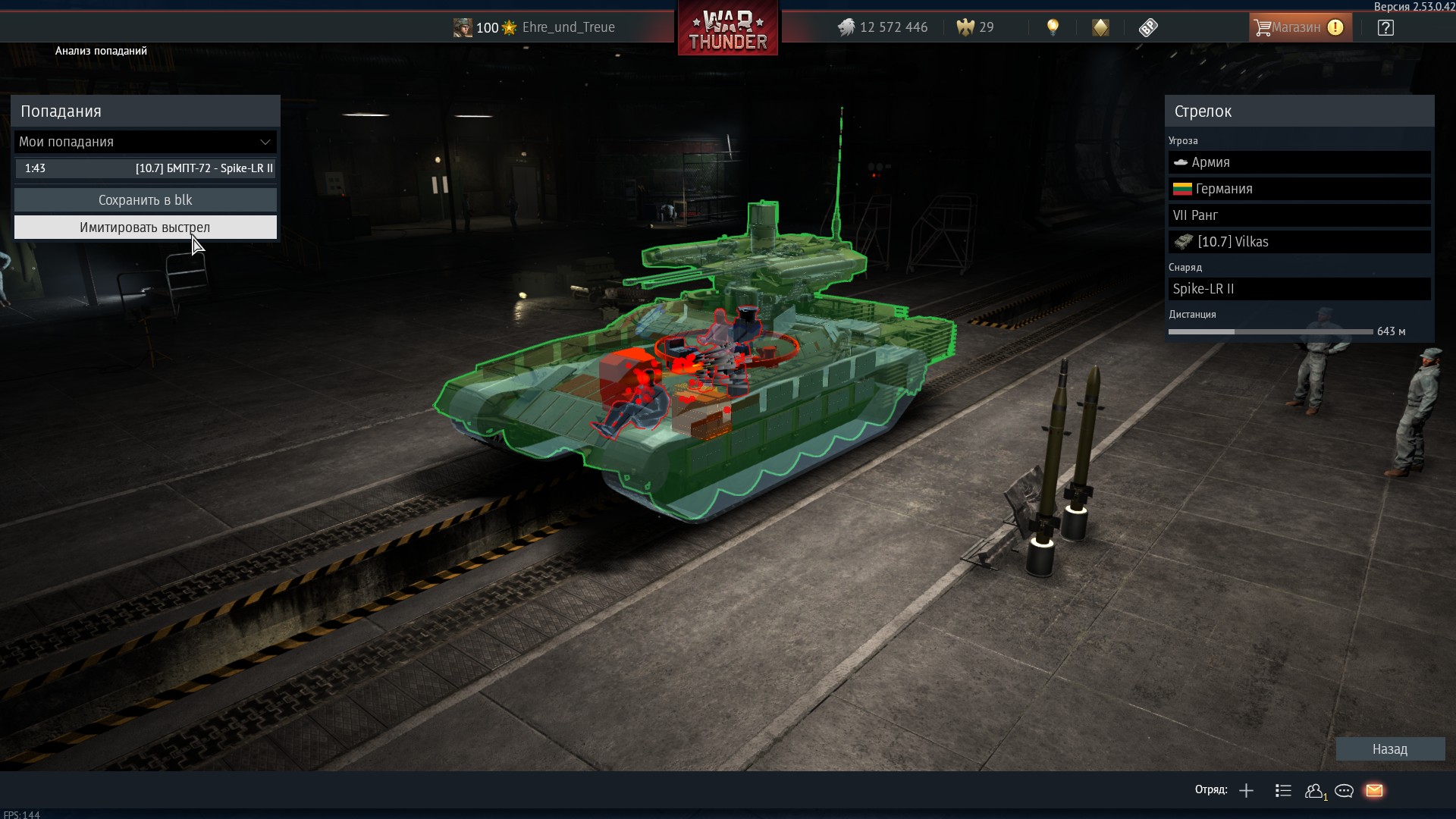Open the 'Мои попадания' dropdown
The image size is (1456, 819).
tap(145, 142)
